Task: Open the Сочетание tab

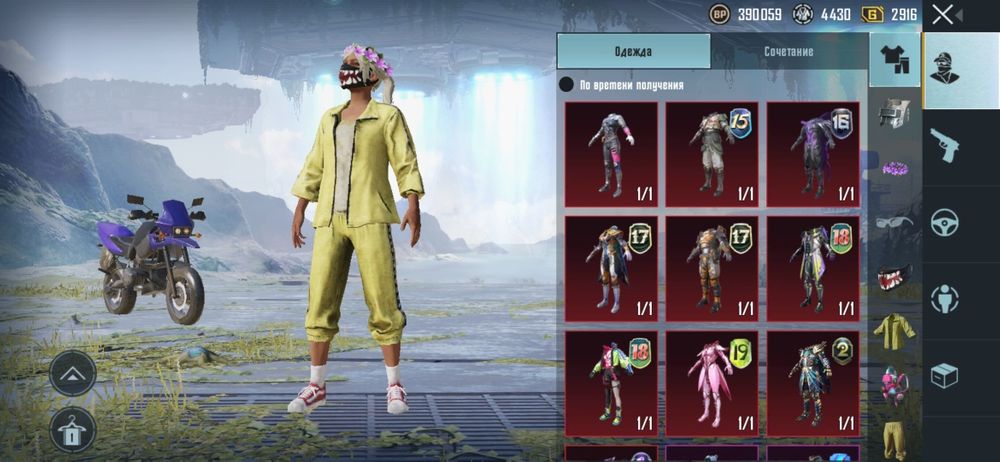Action: click(x=788, y=51)
